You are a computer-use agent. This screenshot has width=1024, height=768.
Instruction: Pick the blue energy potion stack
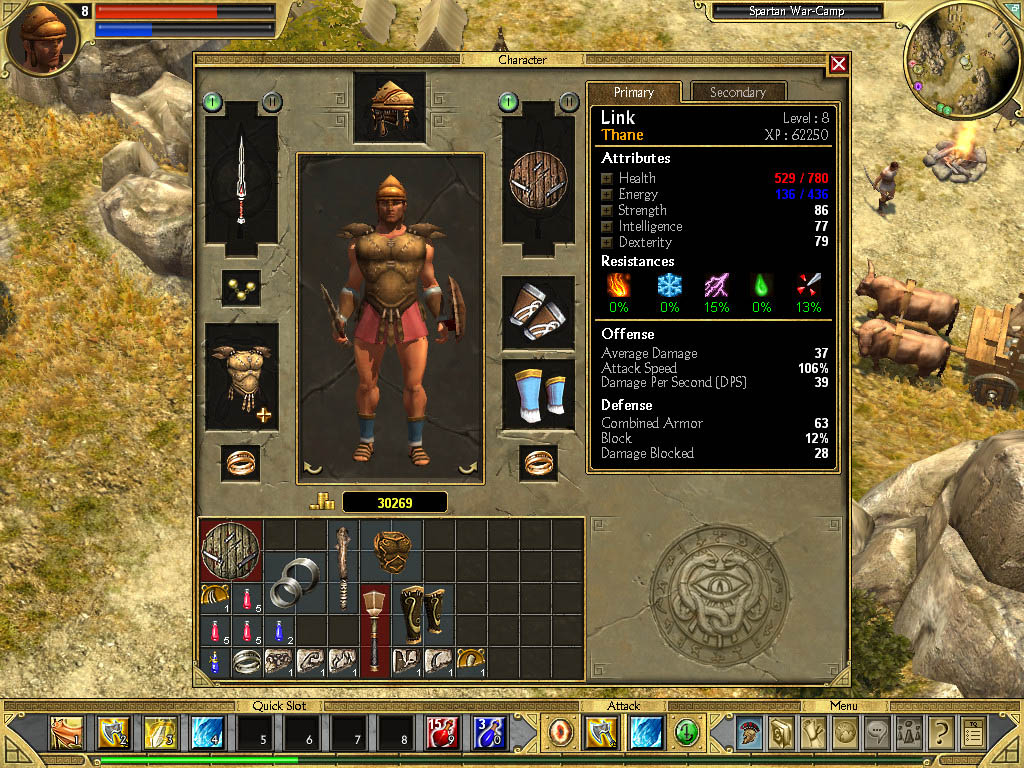tap(281, 630)
